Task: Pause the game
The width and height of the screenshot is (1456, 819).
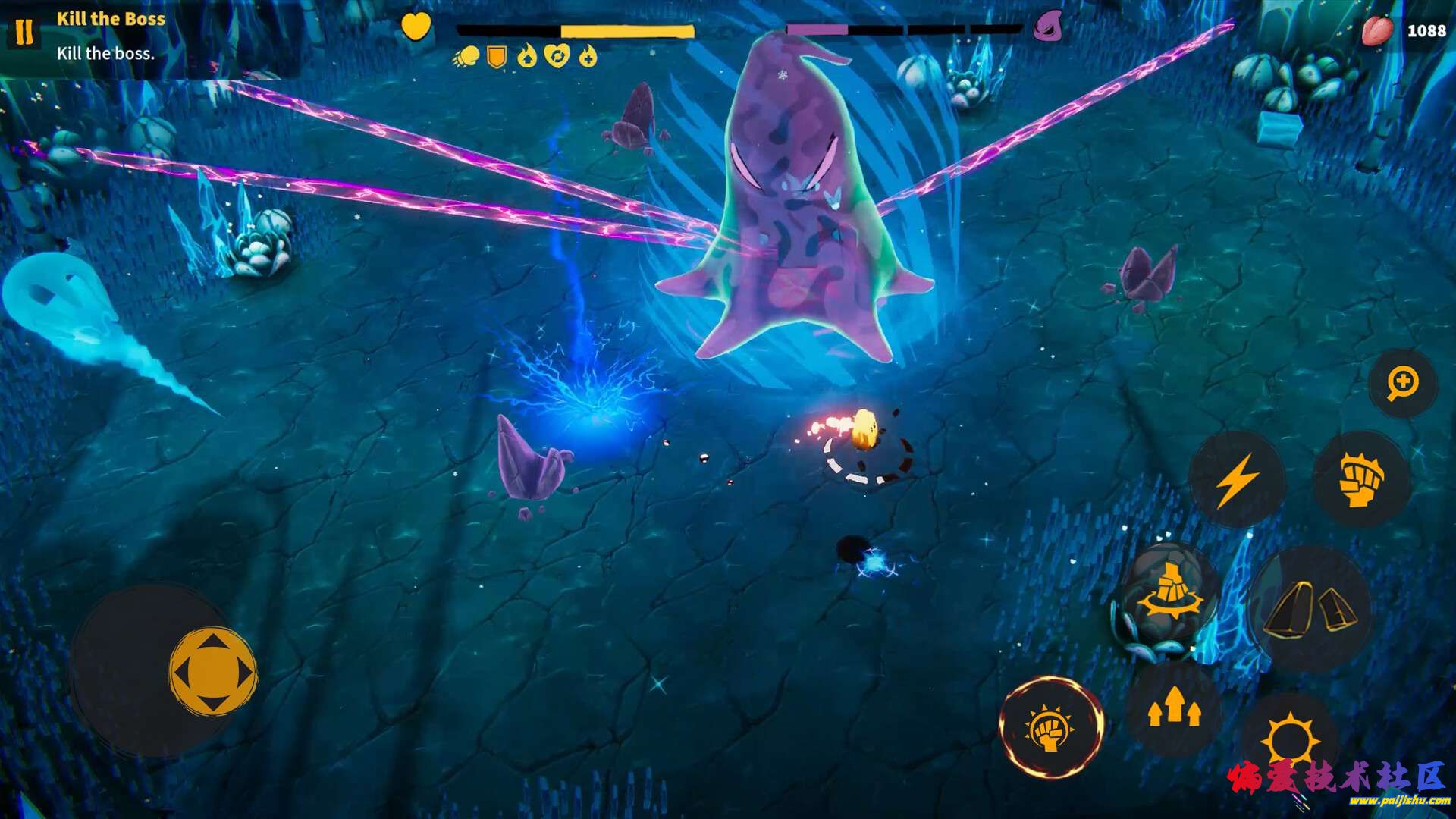Action: 24,32
